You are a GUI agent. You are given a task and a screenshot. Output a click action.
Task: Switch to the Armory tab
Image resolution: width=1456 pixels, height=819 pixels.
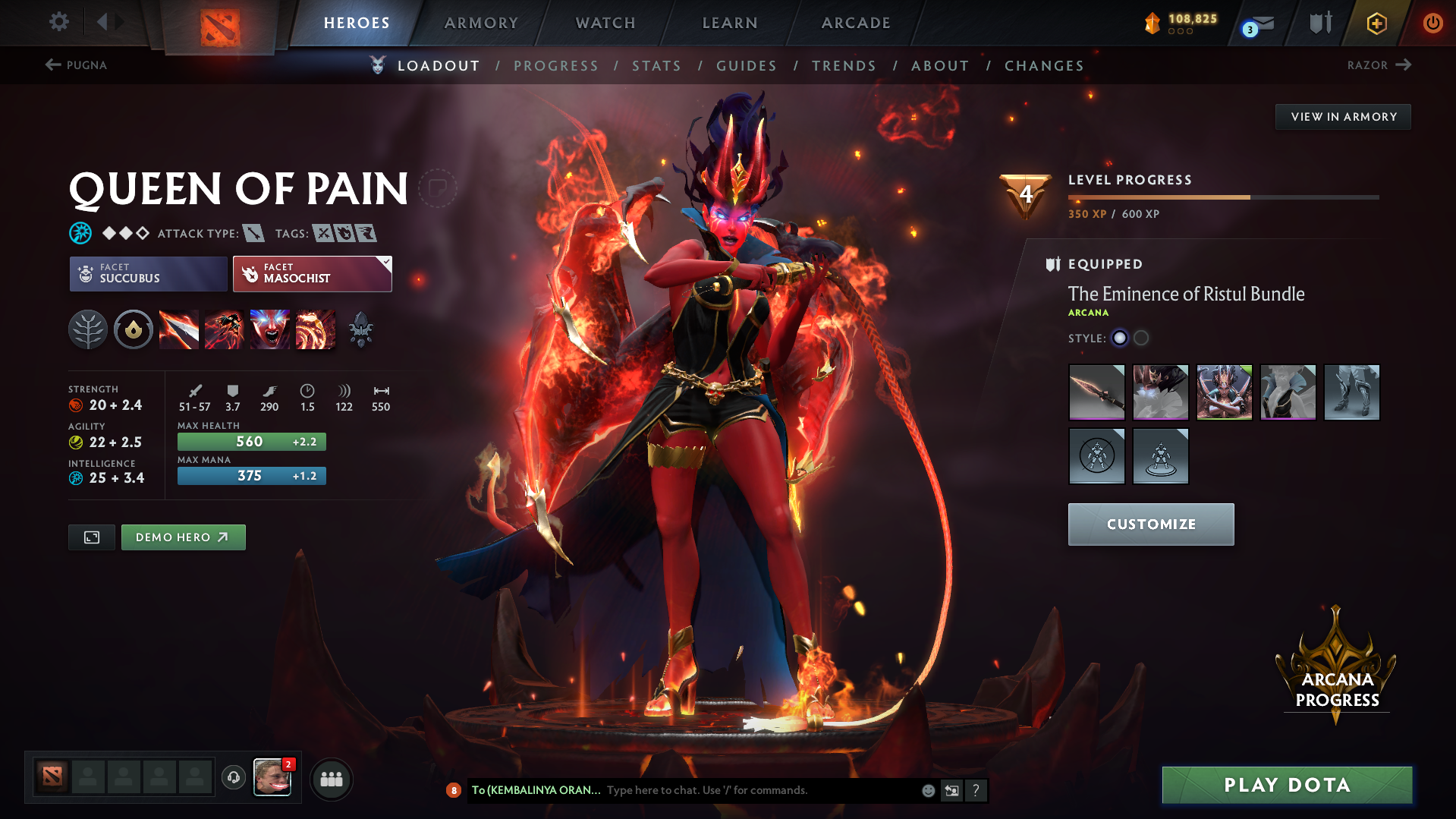coord(481,23)
